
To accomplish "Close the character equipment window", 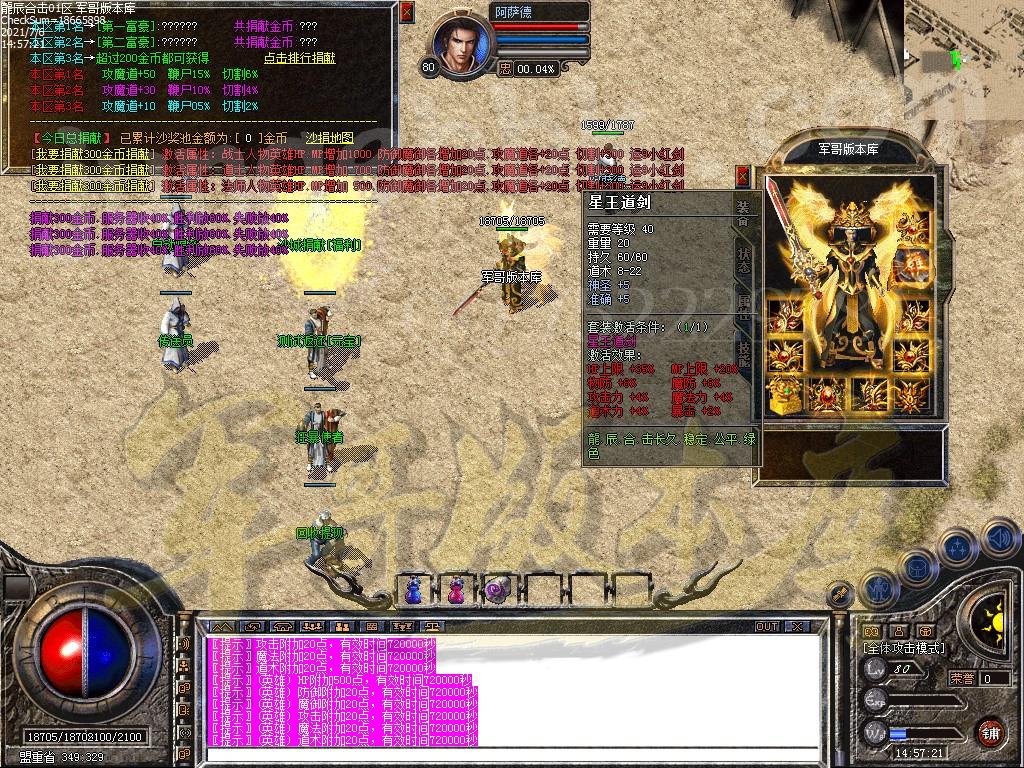I will click(743, 176).
